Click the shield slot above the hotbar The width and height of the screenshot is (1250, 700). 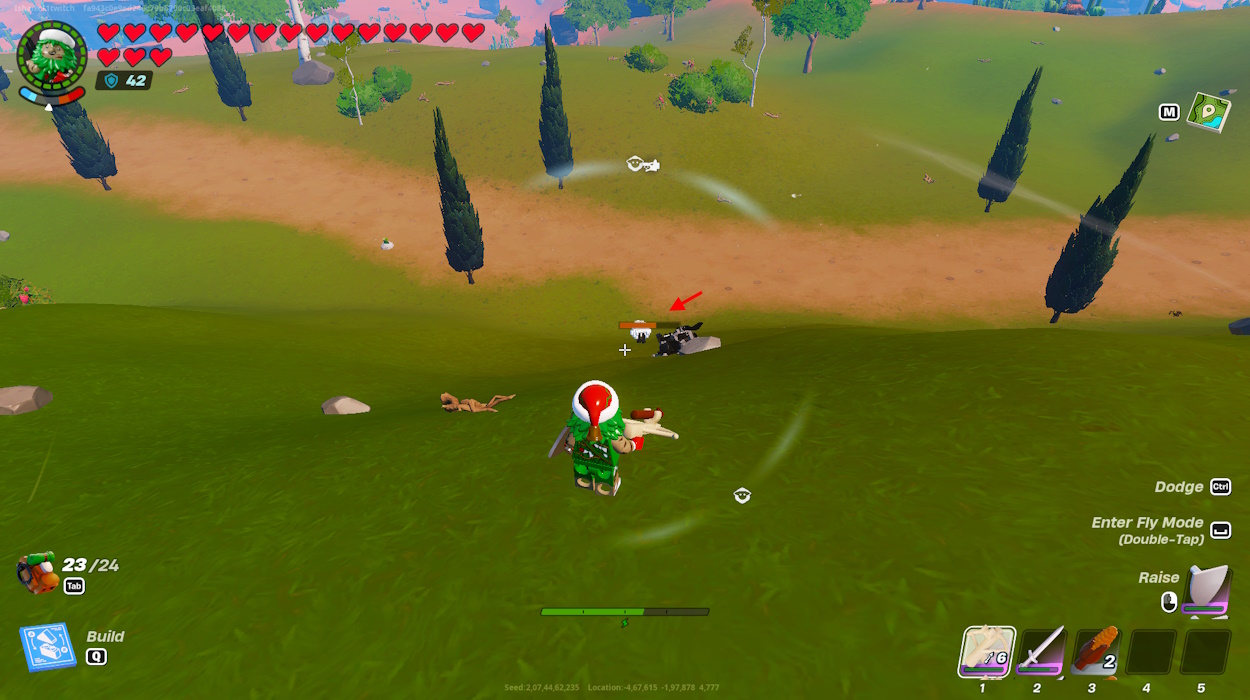(x=1207, y=590)
